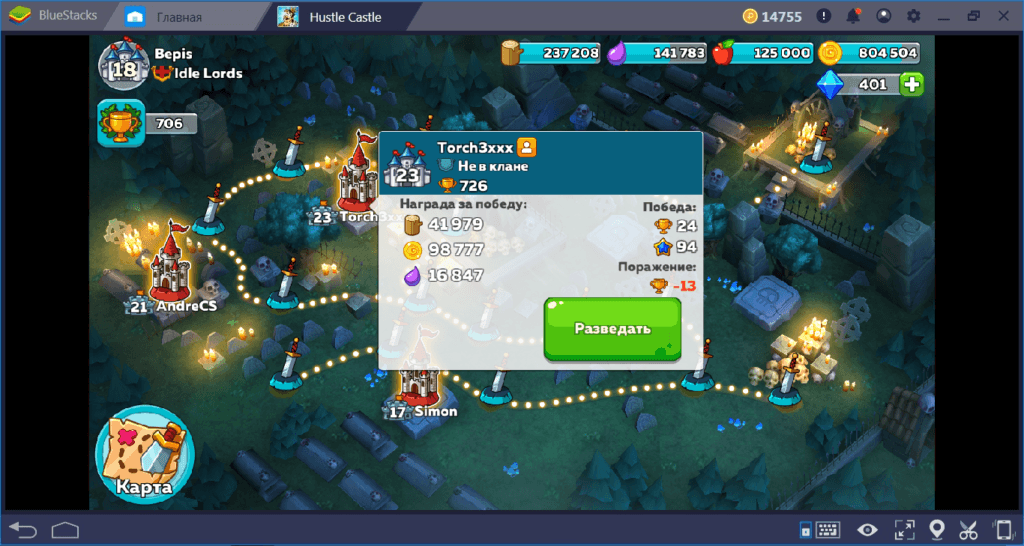The image size is (1024, 546).
Task: Close the BlueStacks window
Action: (x=1003, y=17)
